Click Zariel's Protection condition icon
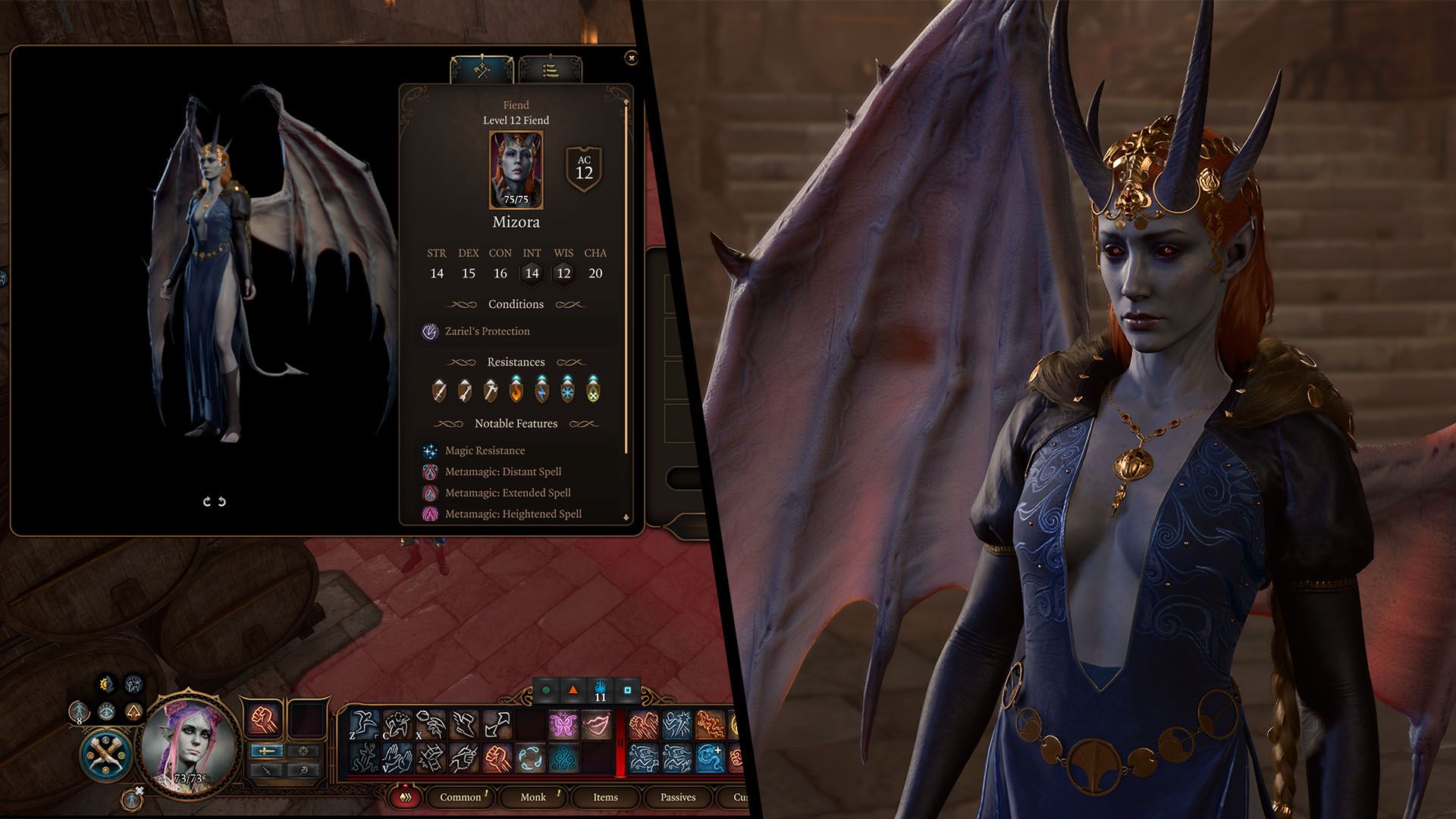This screenshot has height=819, width=1456. click(x=430, y=331)
